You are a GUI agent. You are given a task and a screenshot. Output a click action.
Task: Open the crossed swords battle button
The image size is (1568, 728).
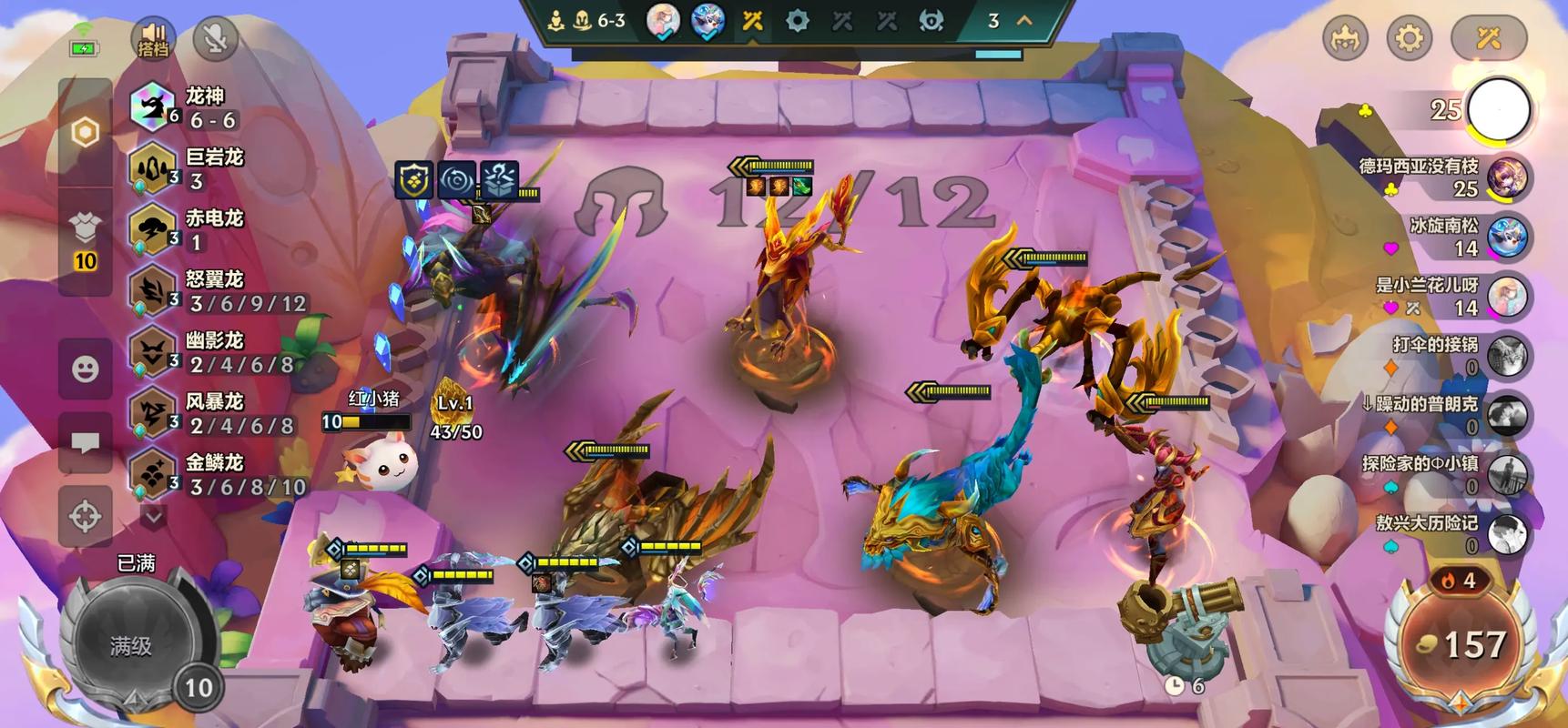coord(1488,38)
